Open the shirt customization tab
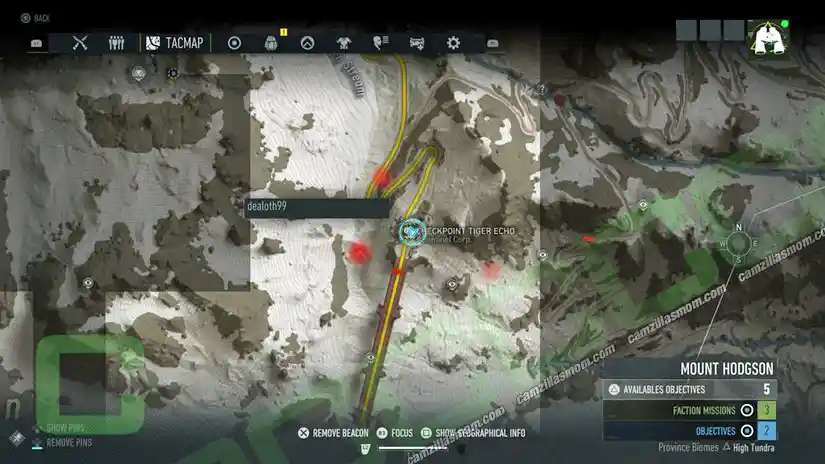This screenshot has width=825, height=464. coord(345,43)
